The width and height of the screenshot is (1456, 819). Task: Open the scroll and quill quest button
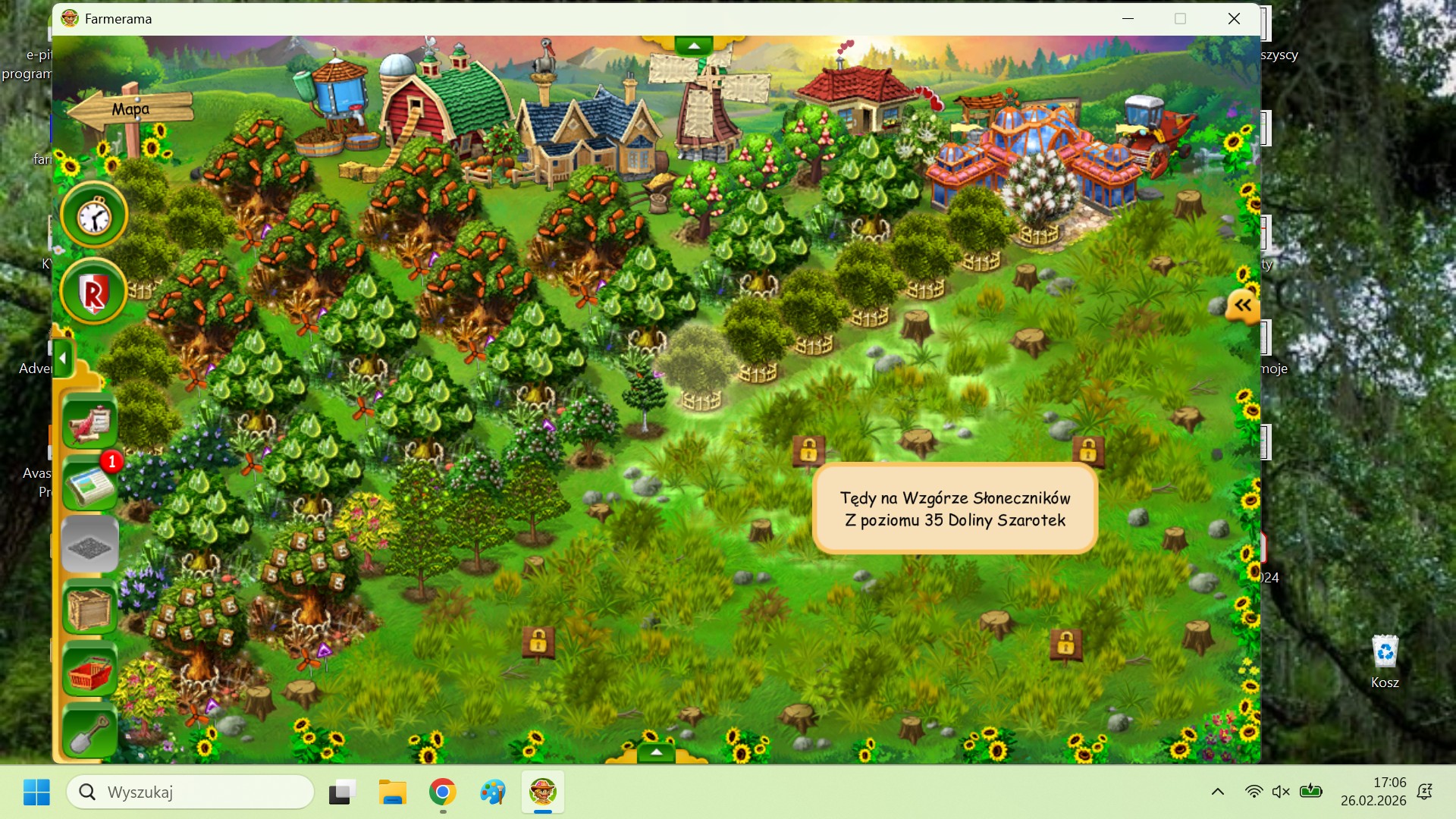pyautogui.click(x=89, y=422)
